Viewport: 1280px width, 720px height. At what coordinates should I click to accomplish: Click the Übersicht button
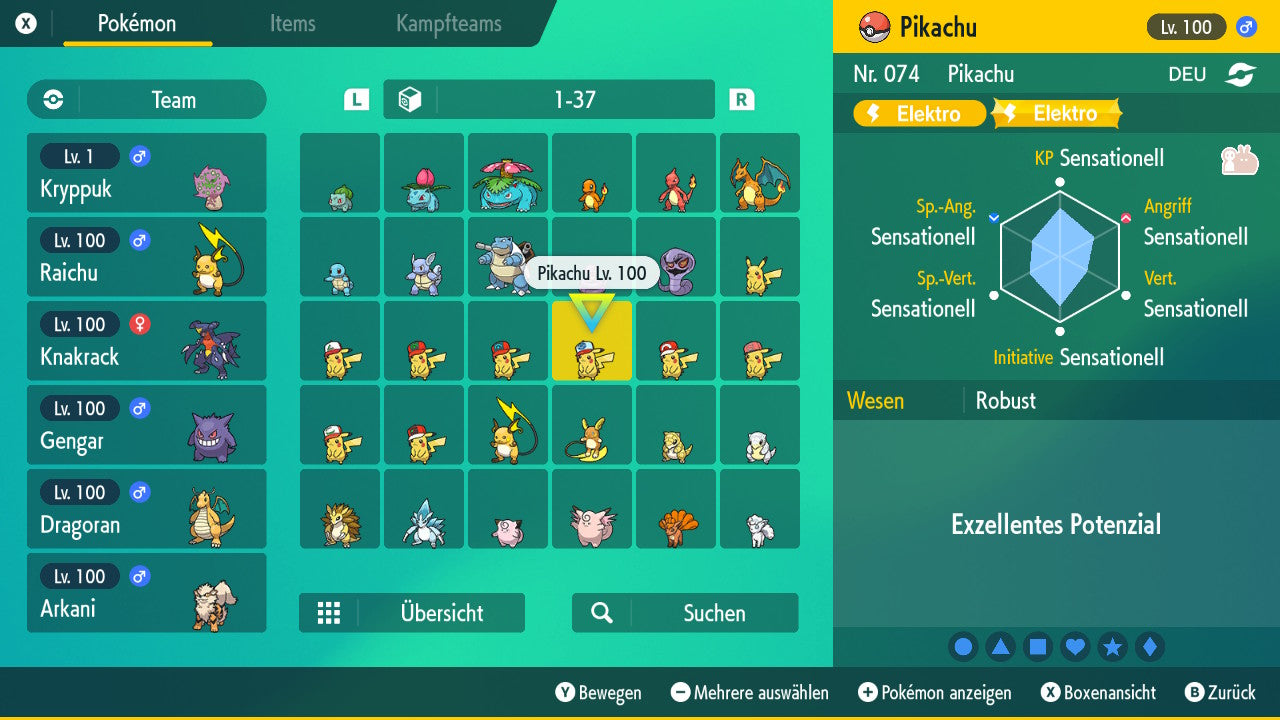click(x=440, y=612)
